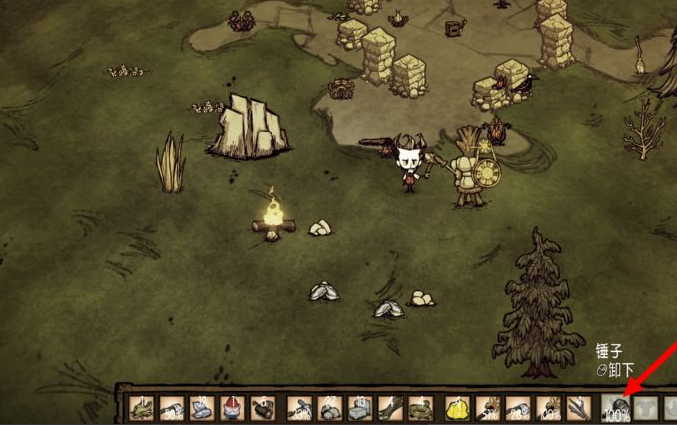Select the stack of 6 logs
The width and height of the screenshot is (677, 425).
[x=262, y=407]
